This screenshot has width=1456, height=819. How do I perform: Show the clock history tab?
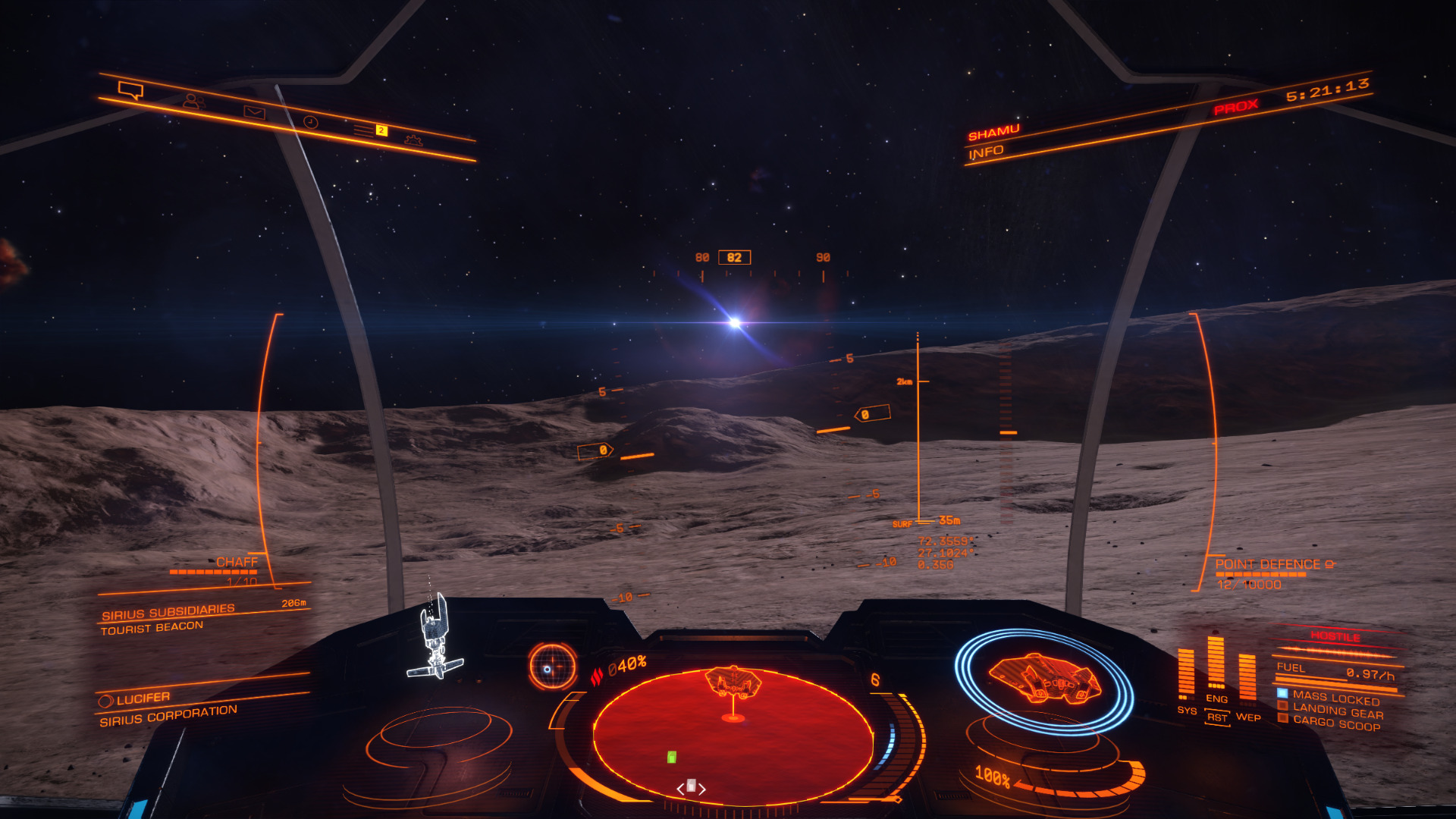[311, 122]
